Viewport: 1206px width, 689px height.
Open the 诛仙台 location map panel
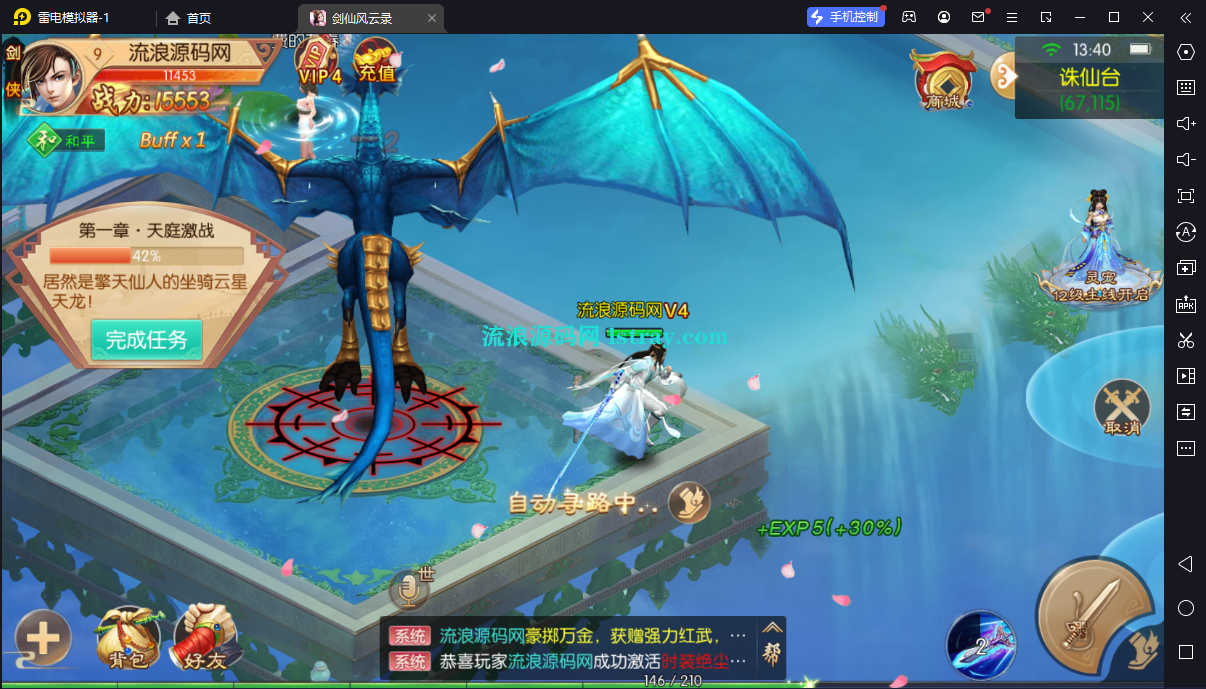pyautogui.click(x=1088, y=78)
